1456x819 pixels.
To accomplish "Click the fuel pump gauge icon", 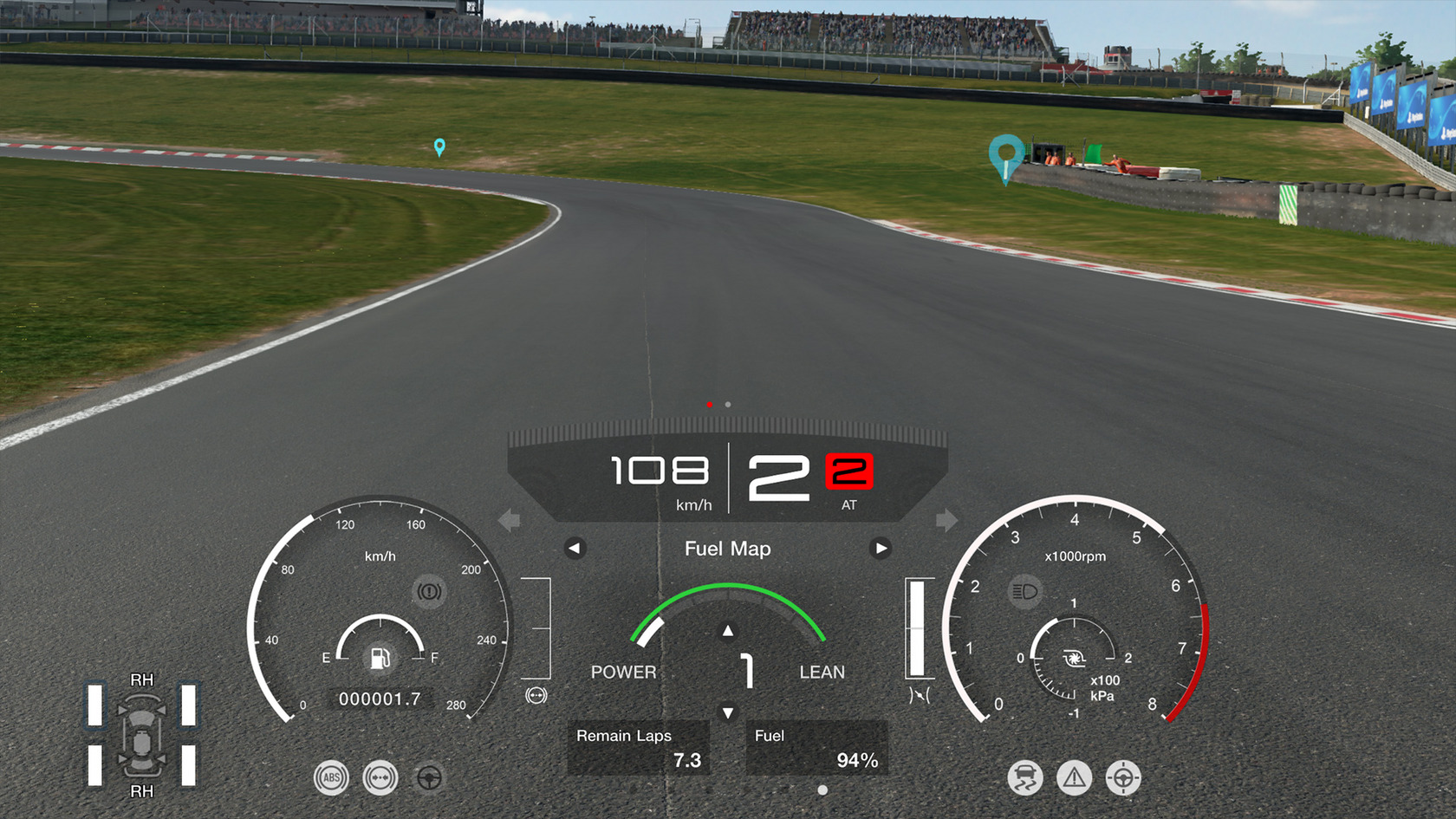I will pyautogui.click(x=380, y=657).
